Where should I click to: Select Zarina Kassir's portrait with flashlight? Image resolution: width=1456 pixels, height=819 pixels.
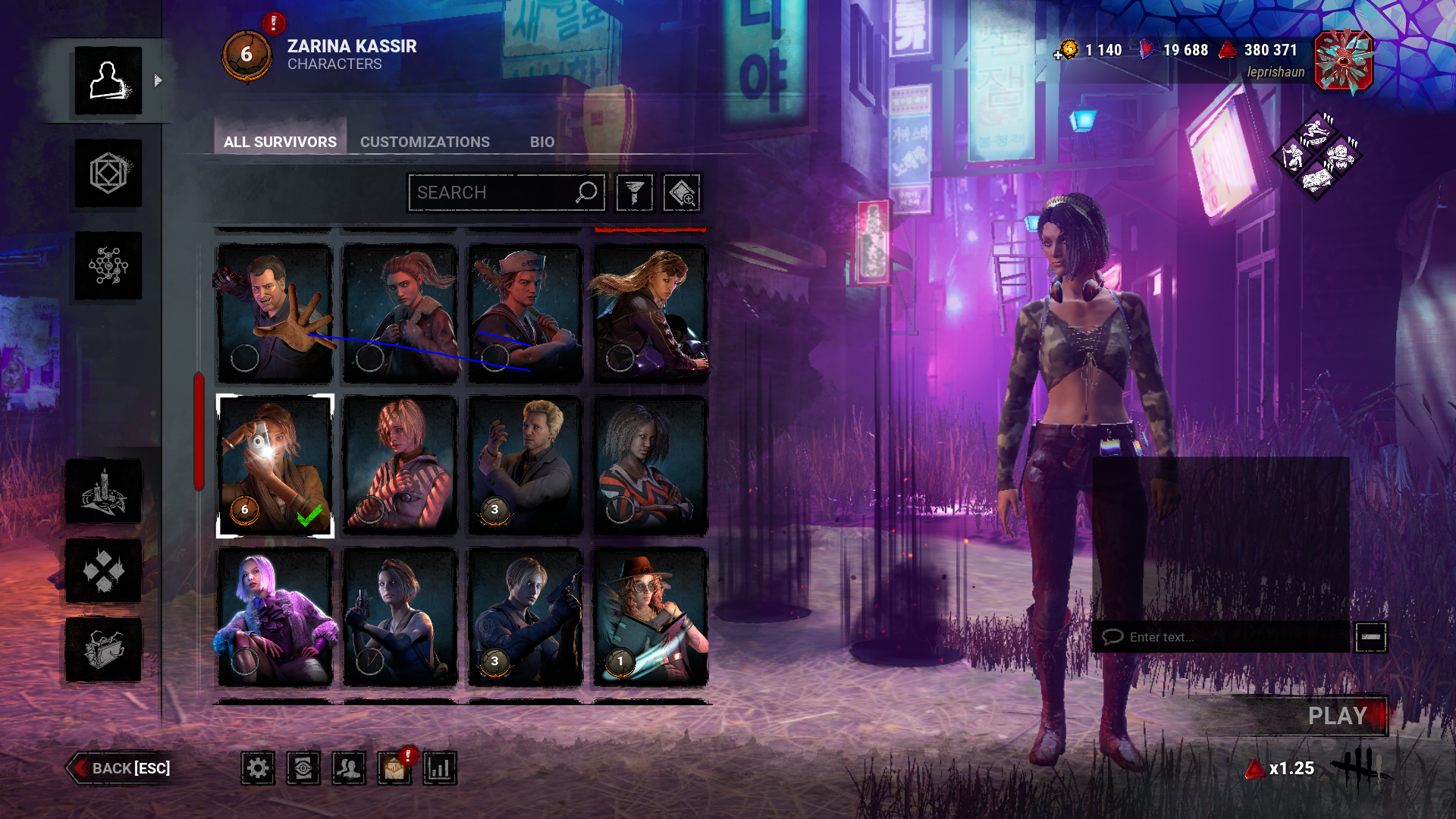click(275, 466)
